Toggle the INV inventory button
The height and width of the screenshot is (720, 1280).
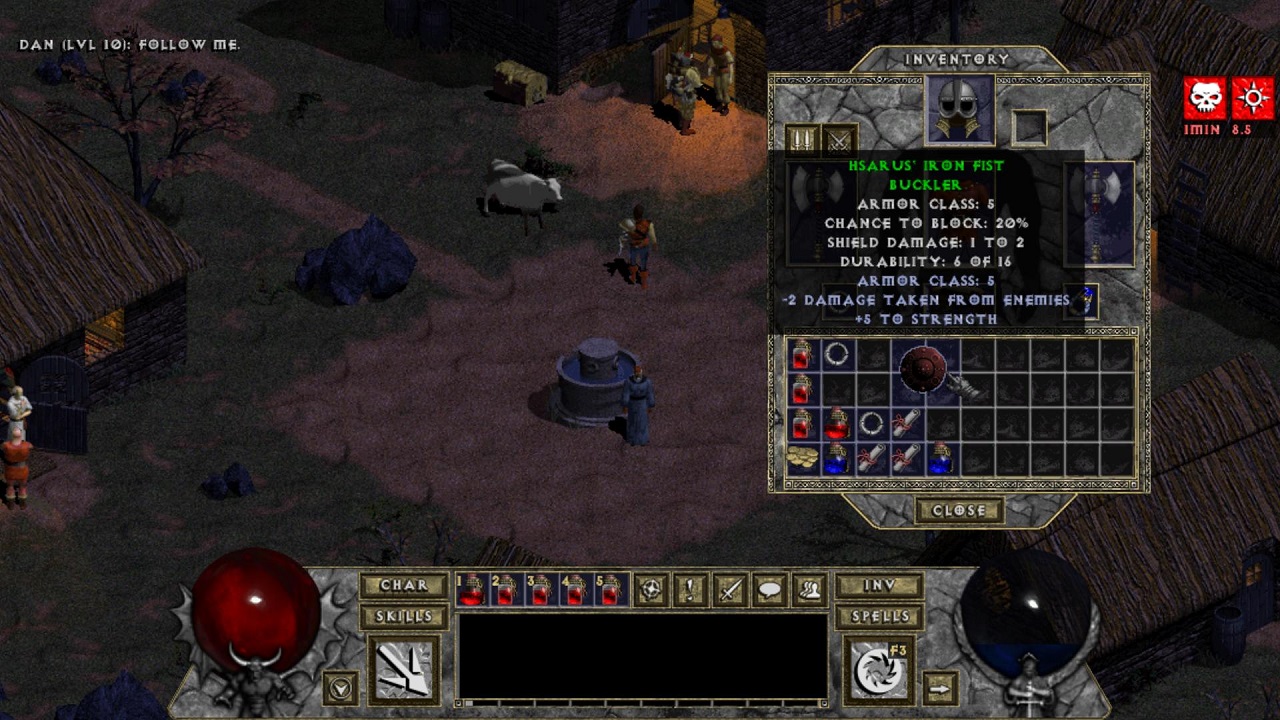[879, 586]
